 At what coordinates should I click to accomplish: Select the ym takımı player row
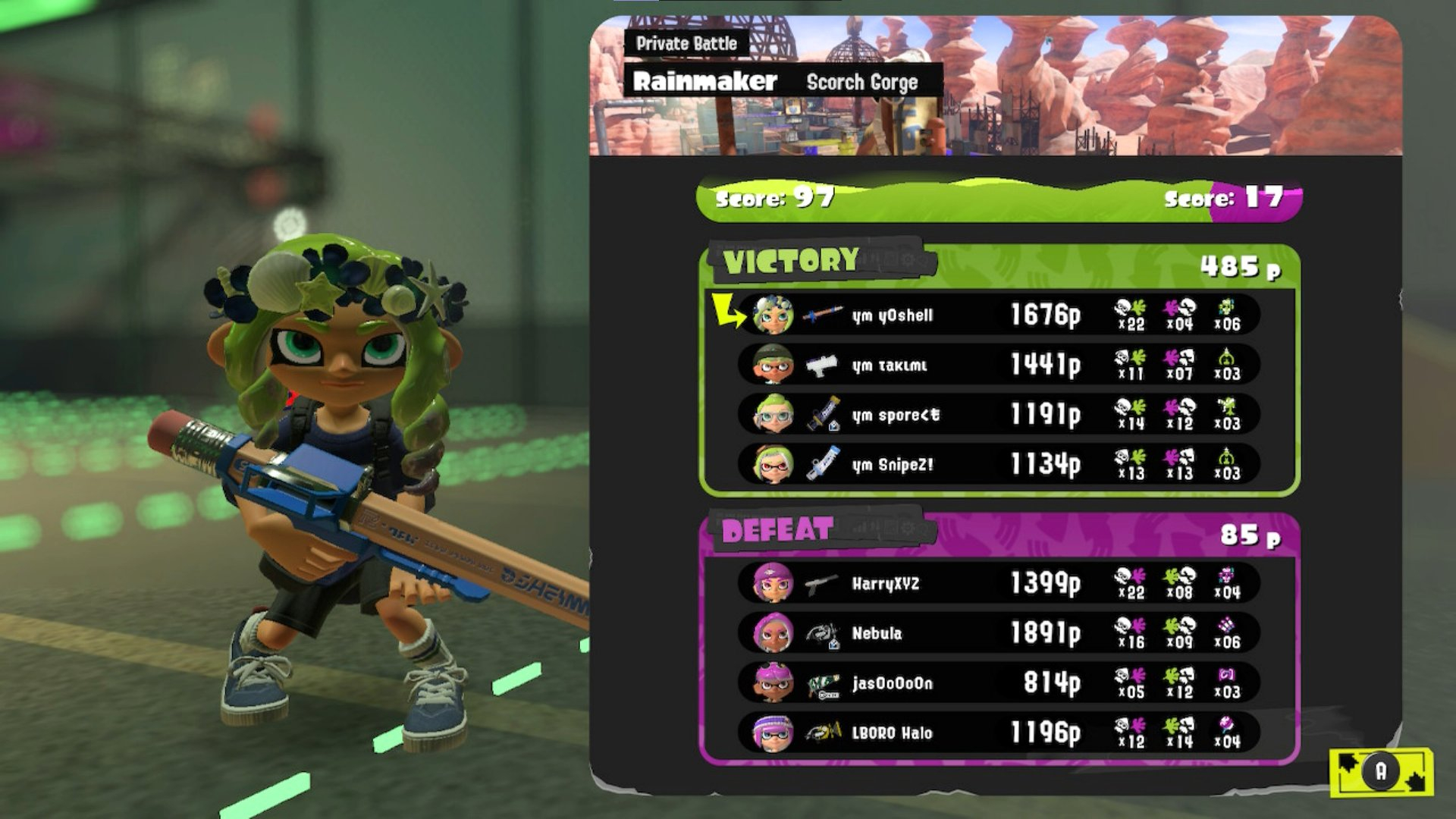click(x=998, y=365)
